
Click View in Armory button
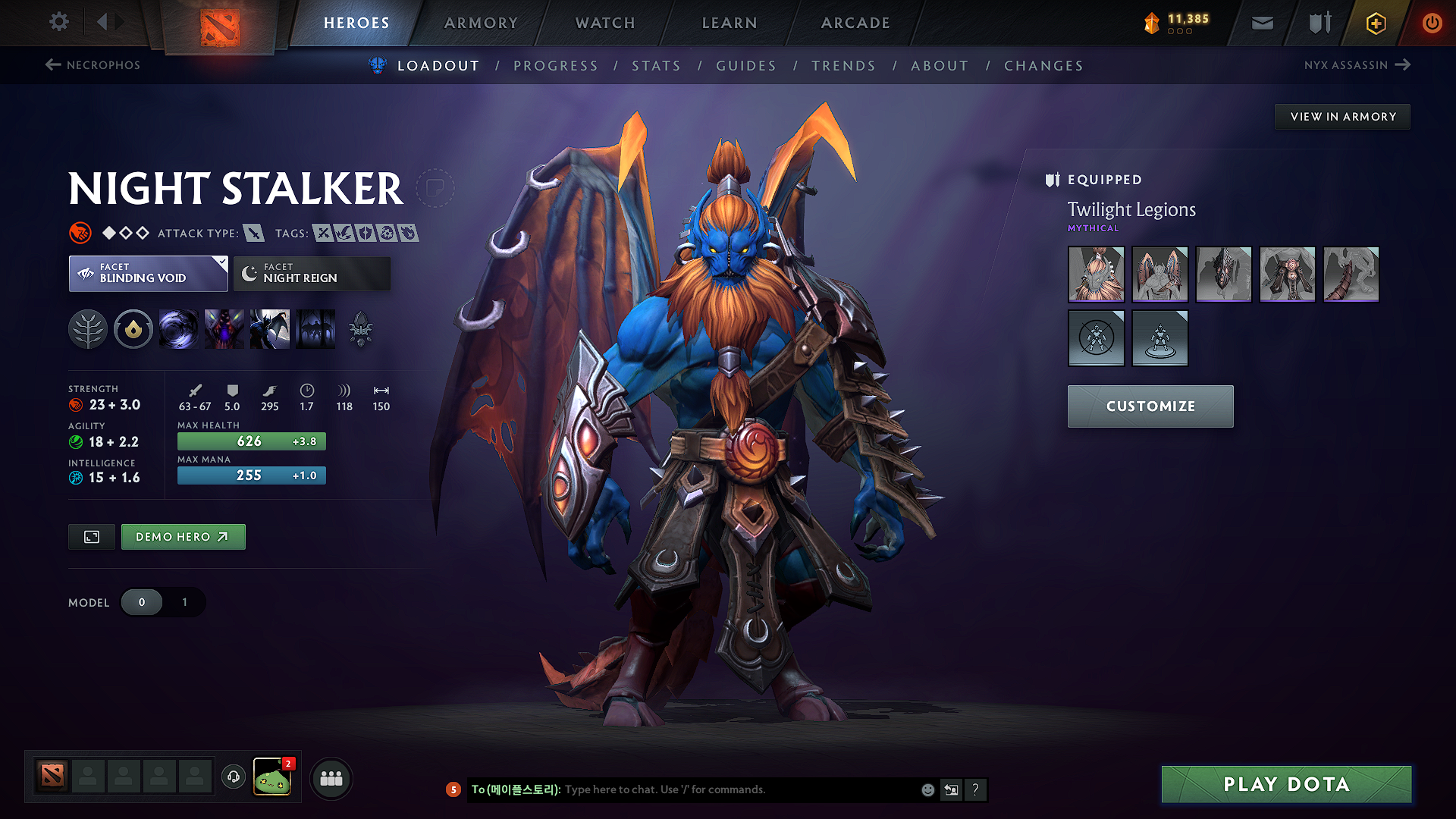point(1342,117)
